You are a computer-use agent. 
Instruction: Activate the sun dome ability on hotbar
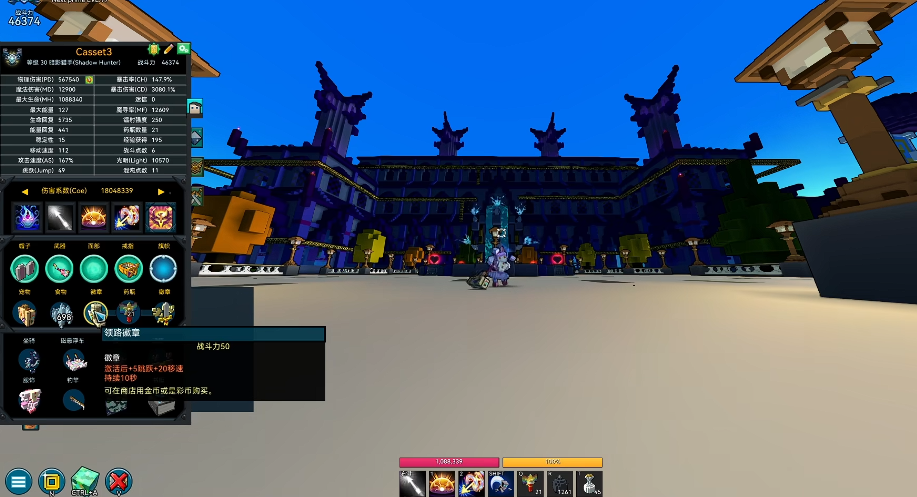coord(442,484)
